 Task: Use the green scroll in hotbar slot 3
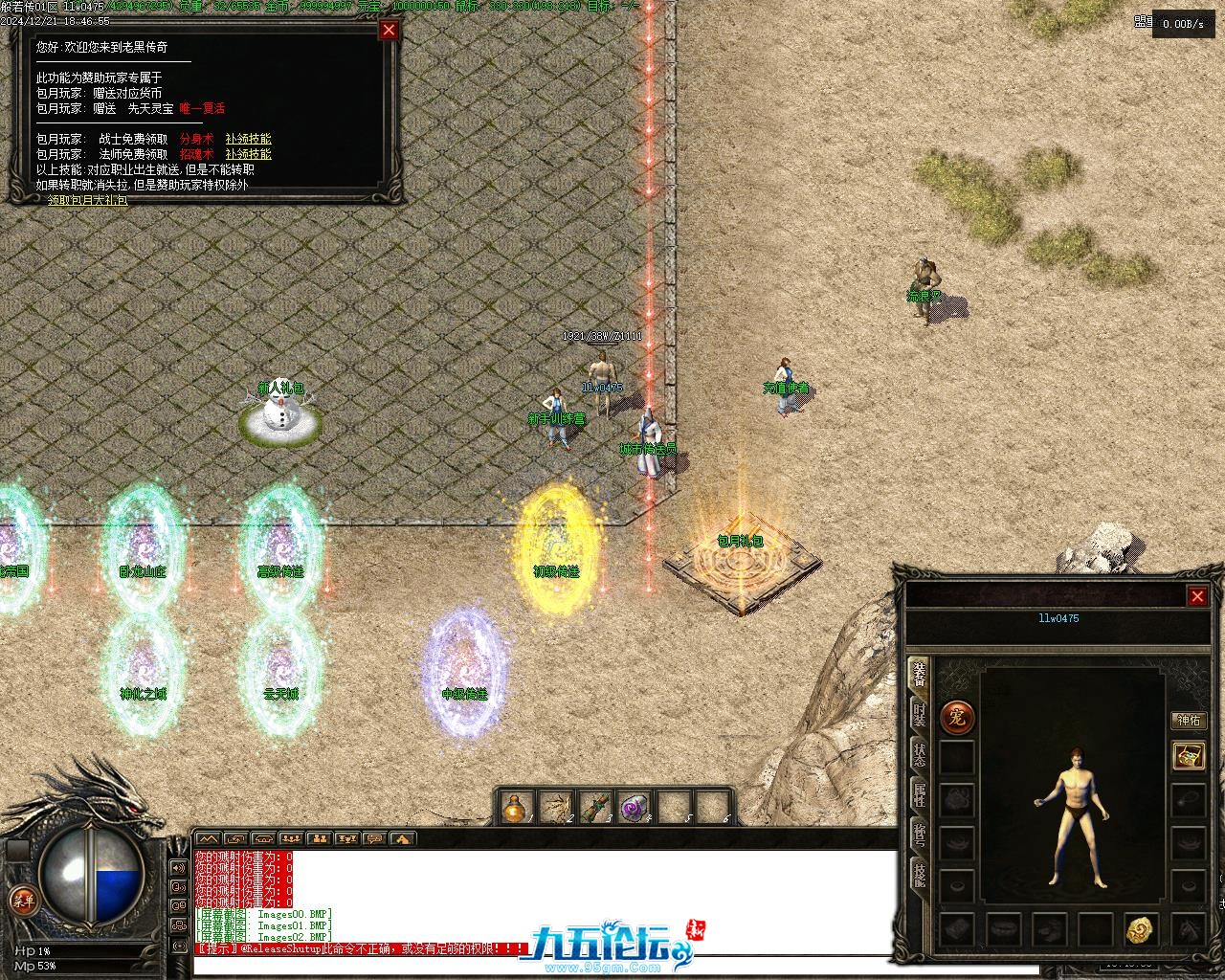pyautogui.click(x=595, y=808)
